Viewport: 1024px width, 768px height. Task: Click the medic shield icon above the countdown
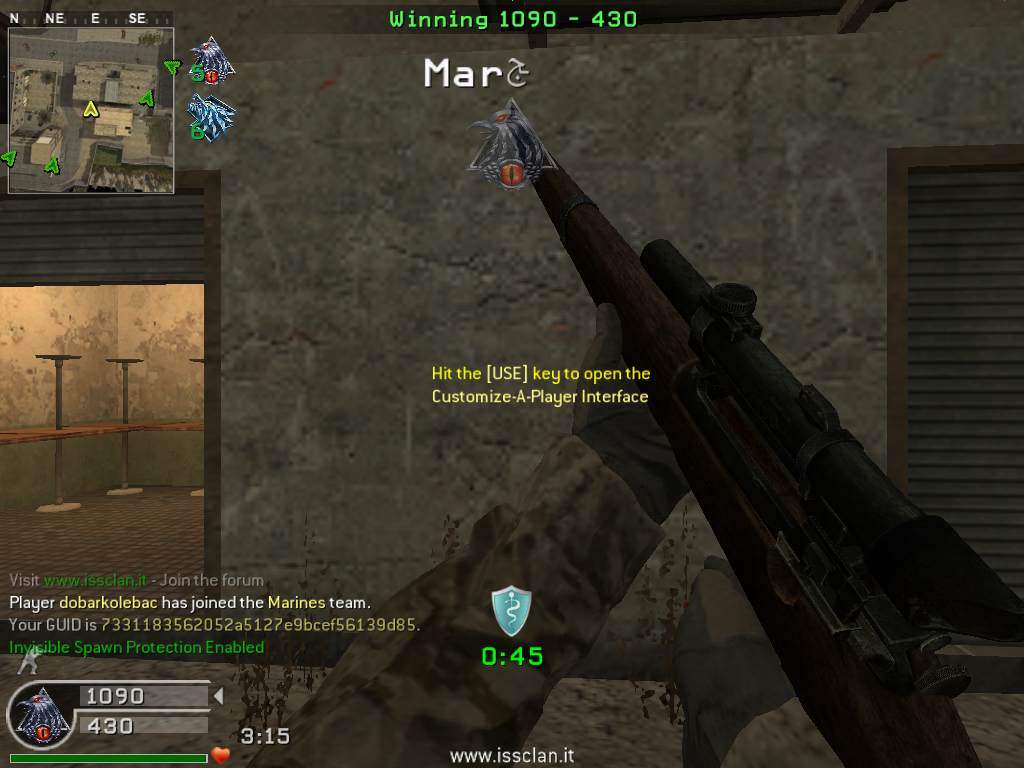click(511, 611)
